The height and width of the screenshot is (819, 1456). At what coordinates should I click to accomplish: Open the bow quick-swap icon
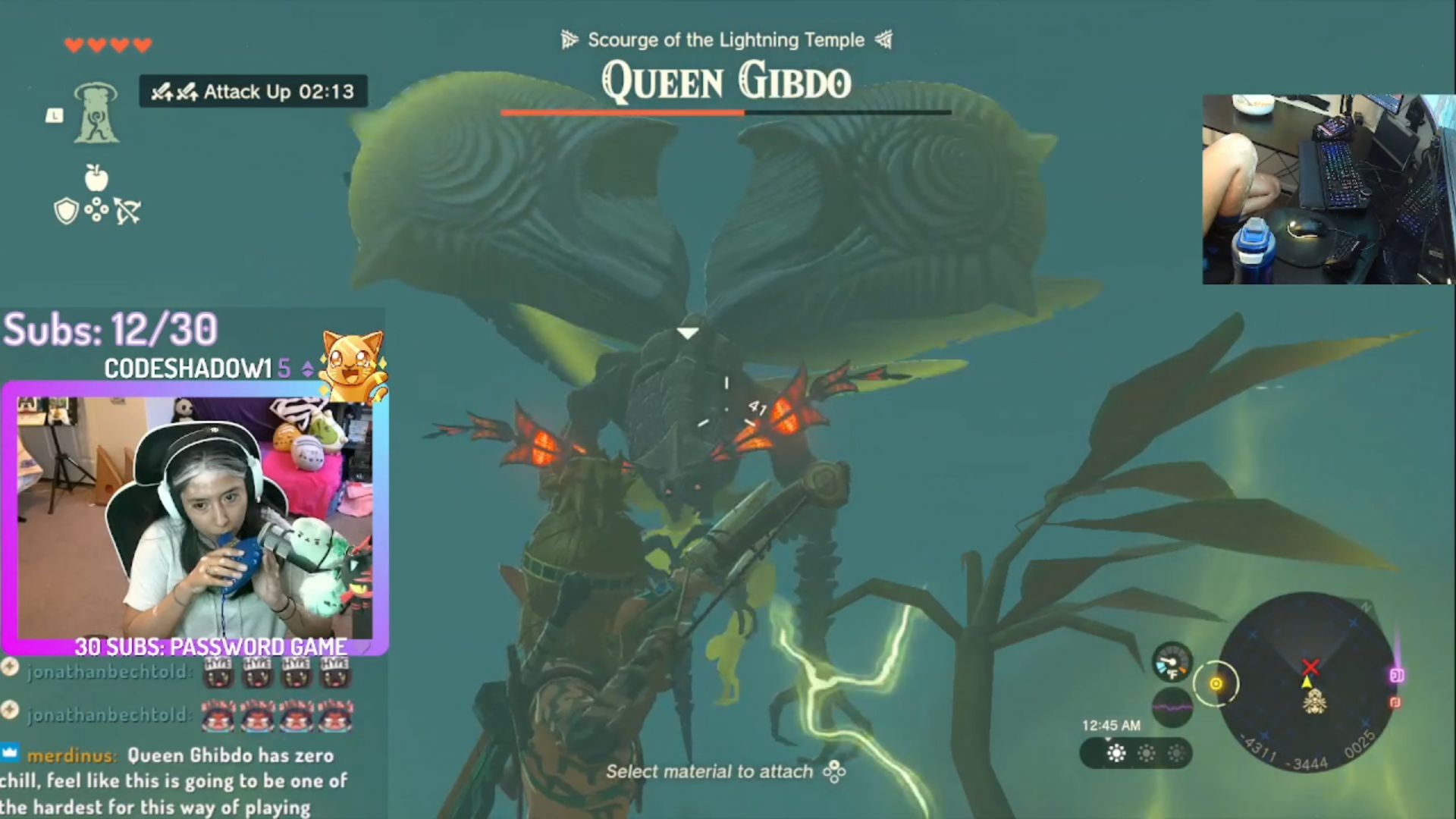pos(127,211)
